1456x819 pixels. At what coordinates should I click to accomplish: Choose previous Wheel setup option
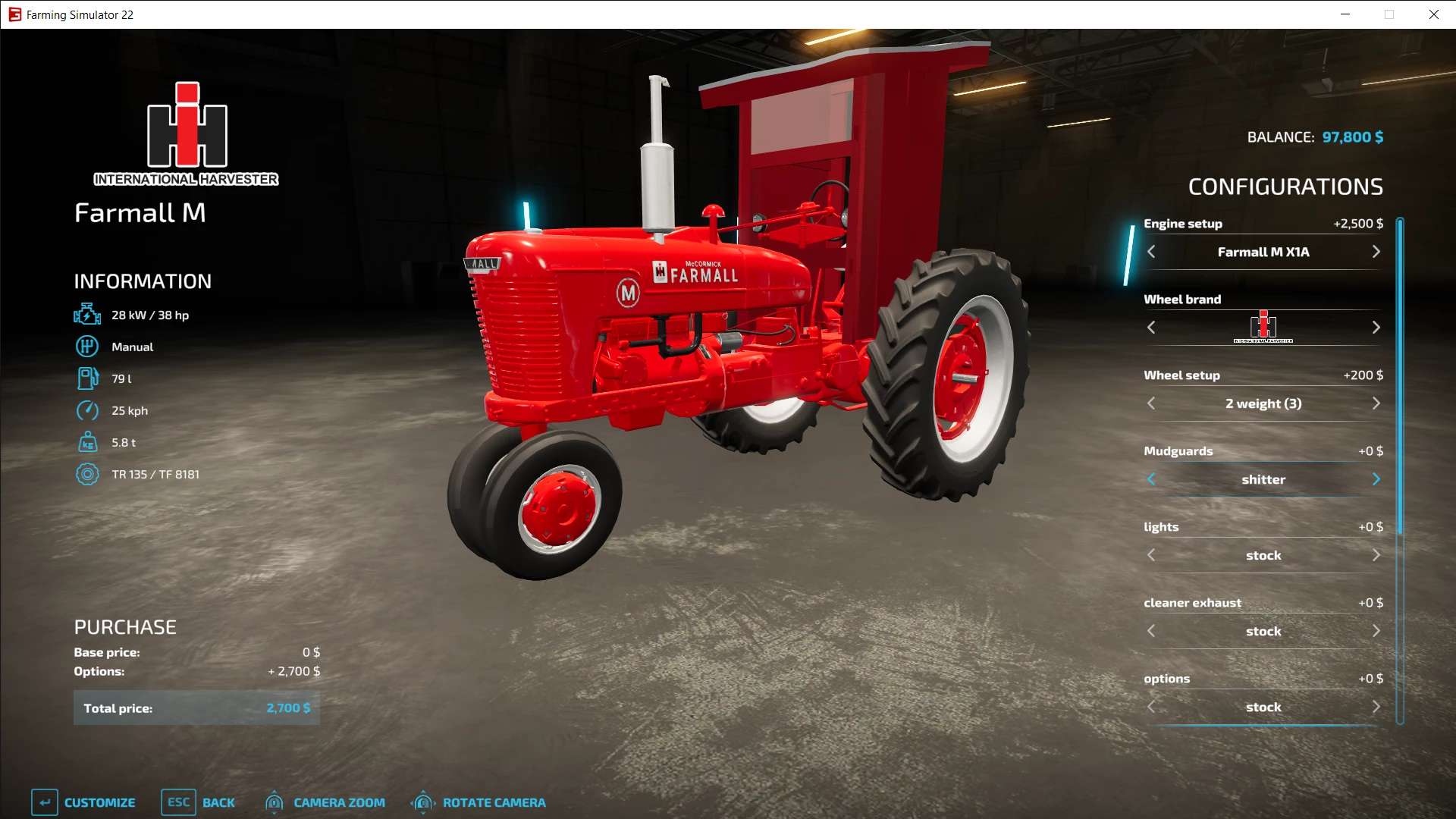coord(1151,403)
